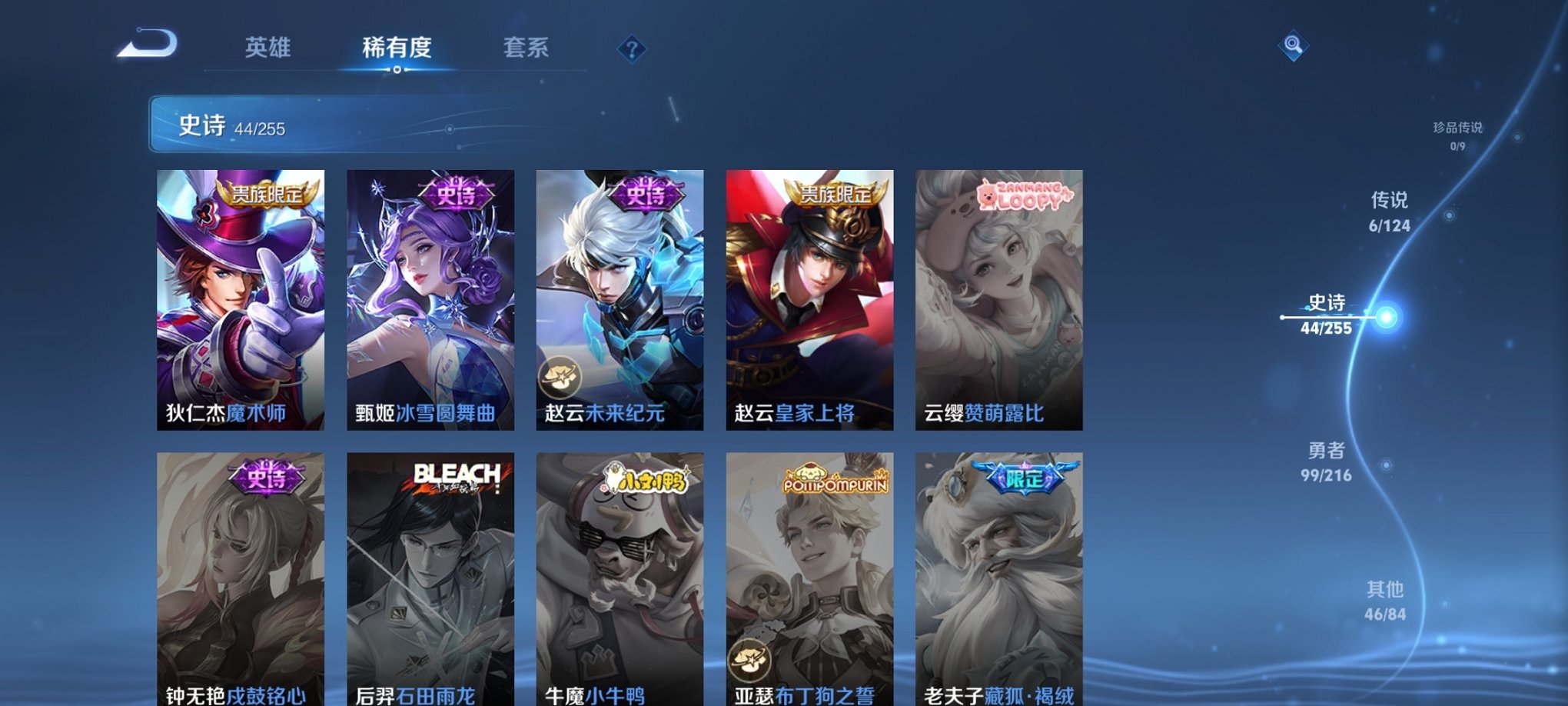1568x706 pixels.
Task: Click the 史诗 badge on 甄姬冰雪圆舞曲
Action: (457, 195)
